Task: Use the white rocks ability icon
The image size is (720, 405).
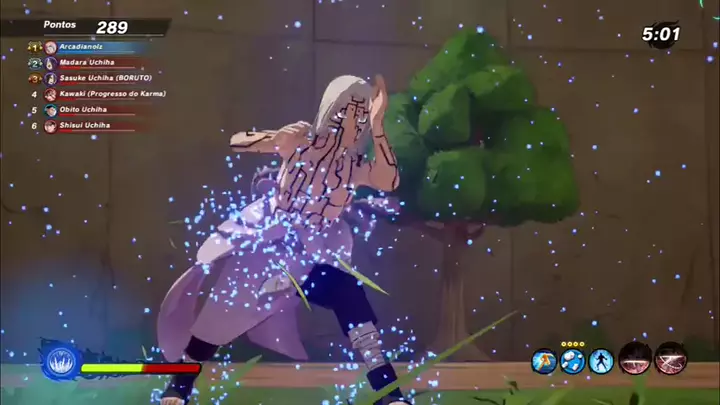Action: click(573, 361)
